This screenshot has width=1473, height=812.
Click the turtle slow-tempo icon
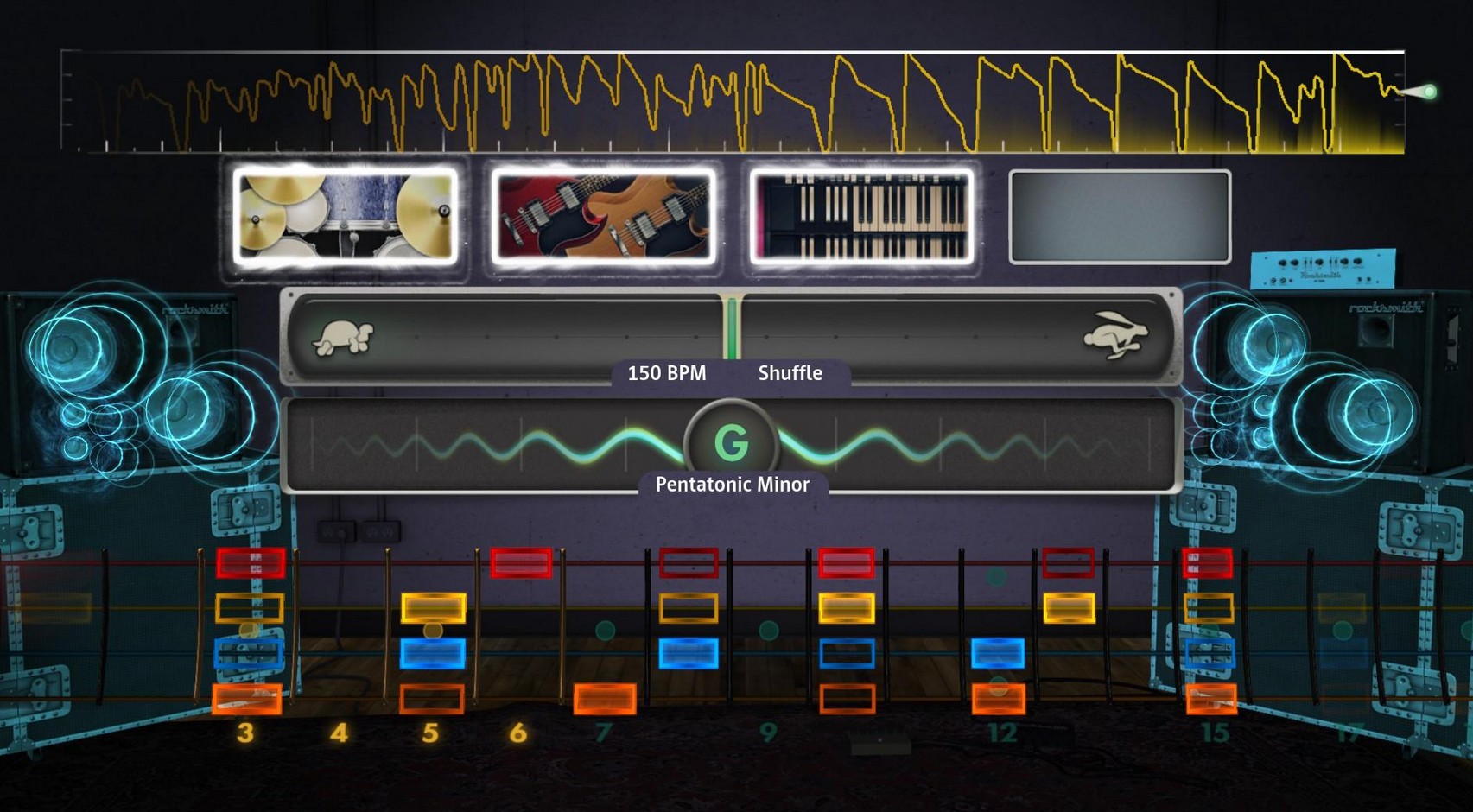click(x=343, y=338)
